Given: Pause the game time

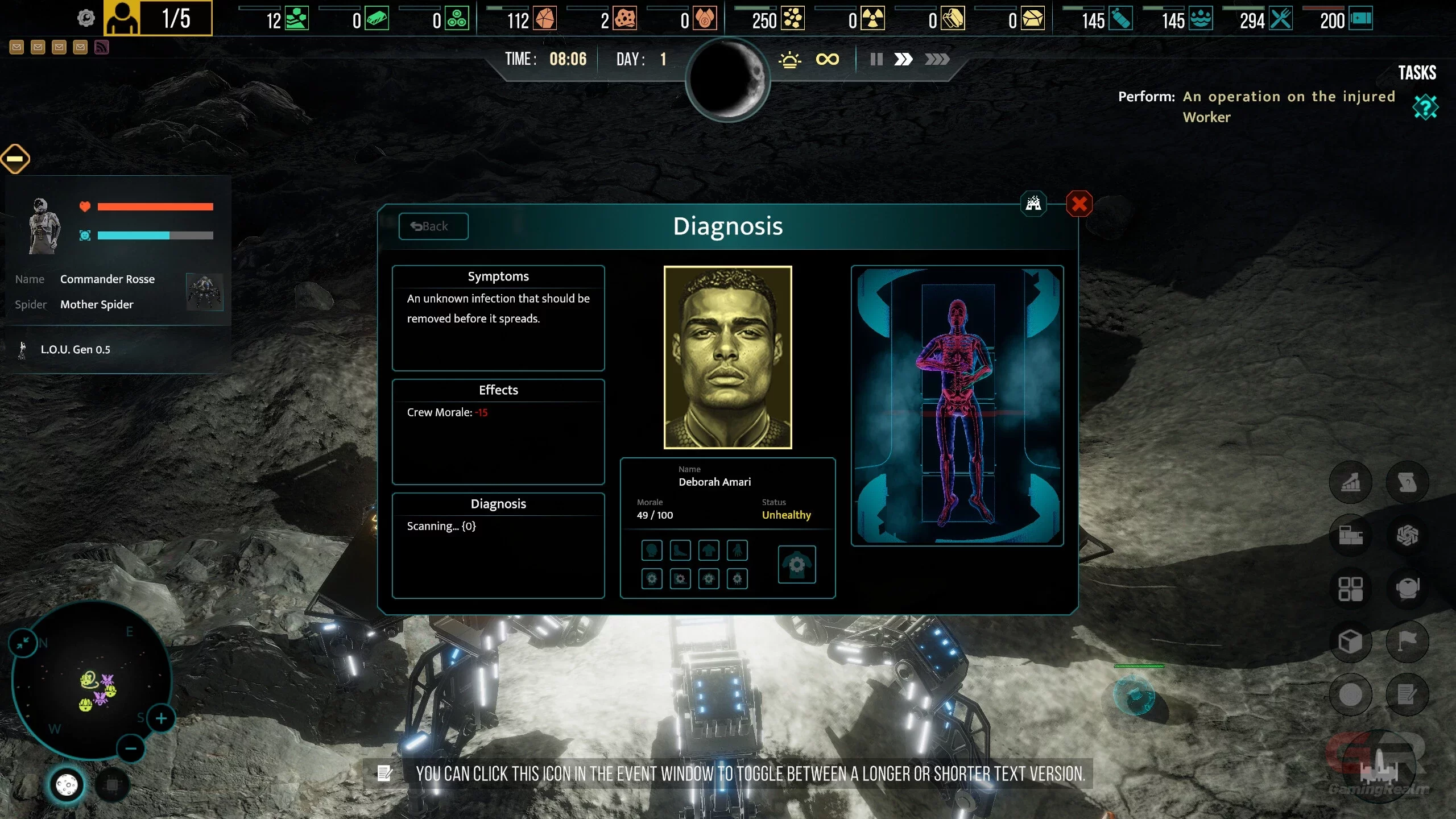Looking at the screenshot, I should point(876,59).
